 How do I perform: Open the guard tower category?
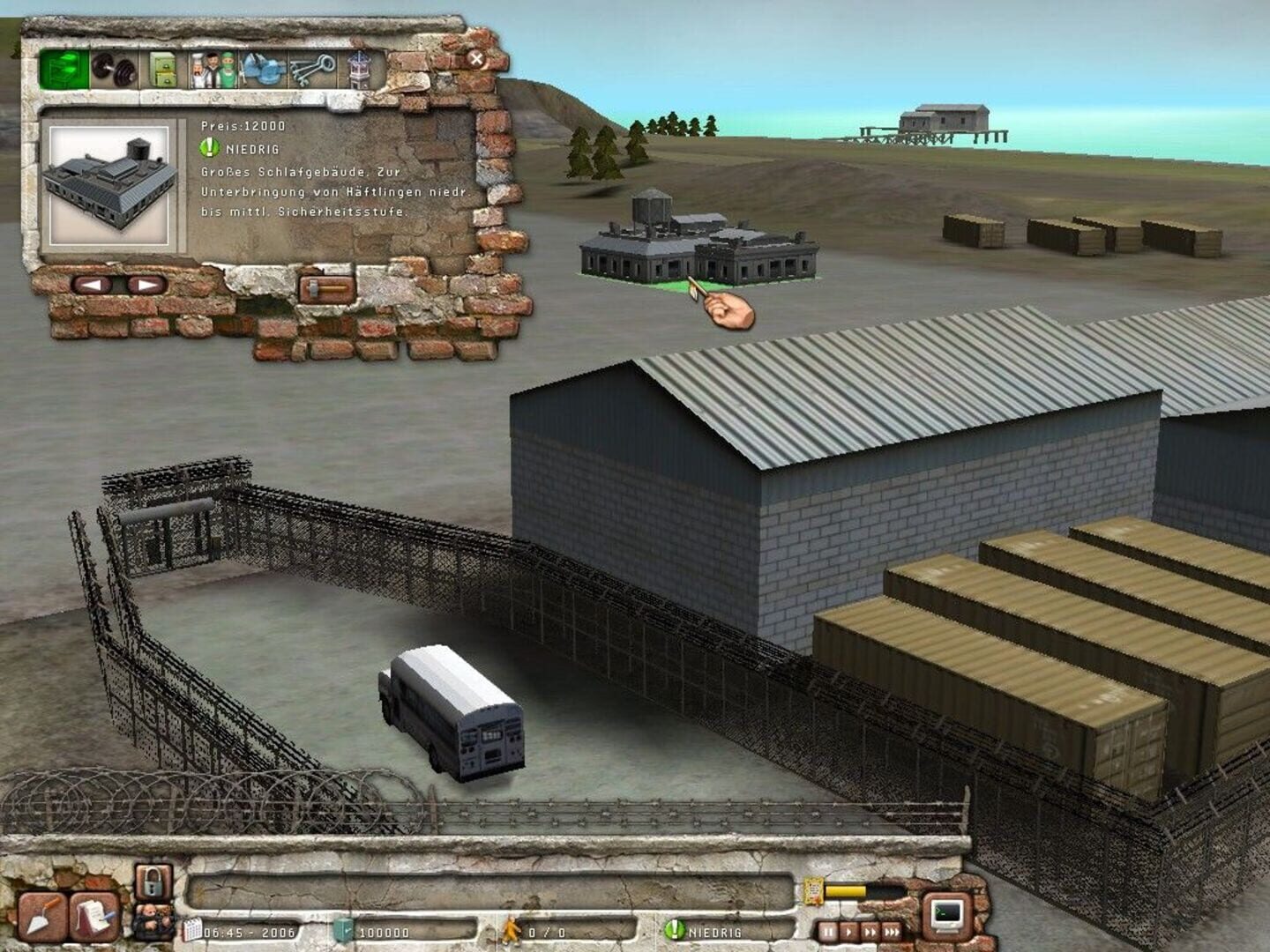[360, 71]
